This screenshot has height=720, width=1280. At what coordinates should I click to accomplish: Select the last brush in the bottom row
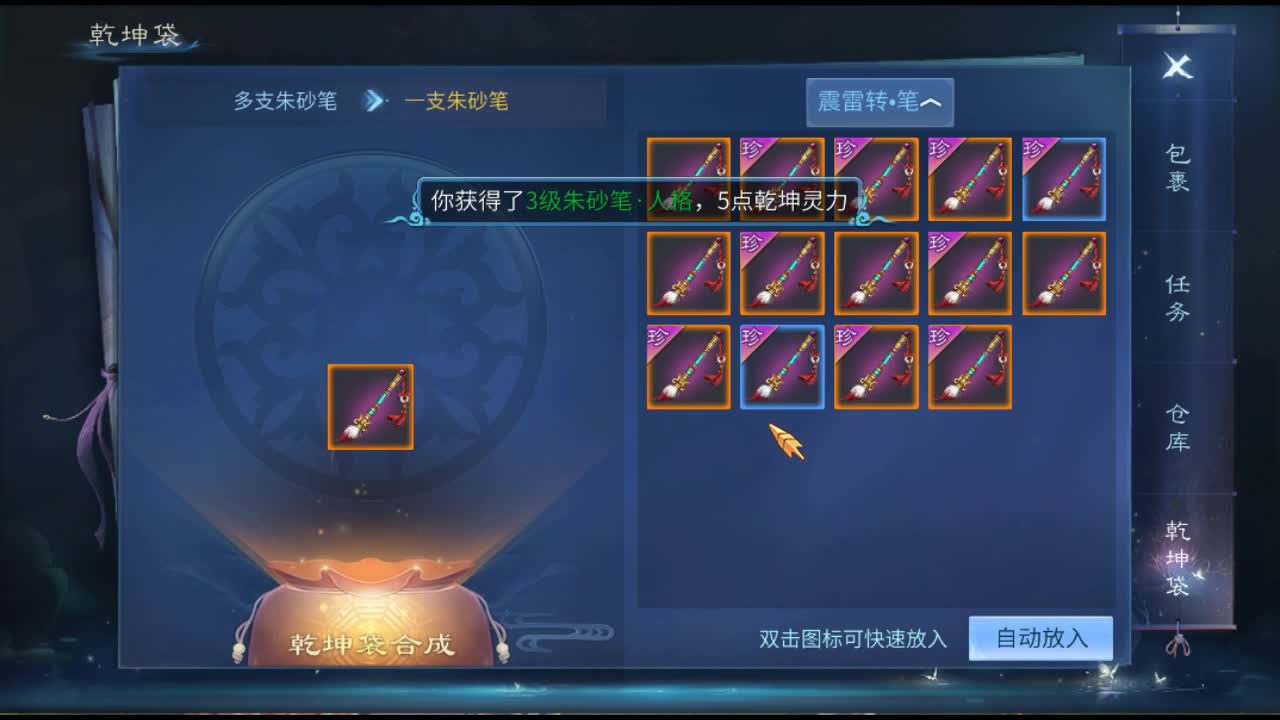pyautogui.click(x=970, y=367)
